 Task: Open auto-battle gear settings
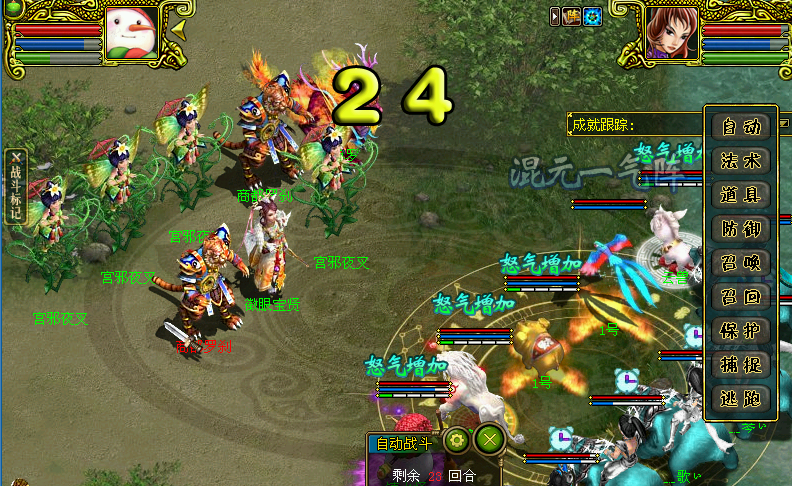click(457, 439)
